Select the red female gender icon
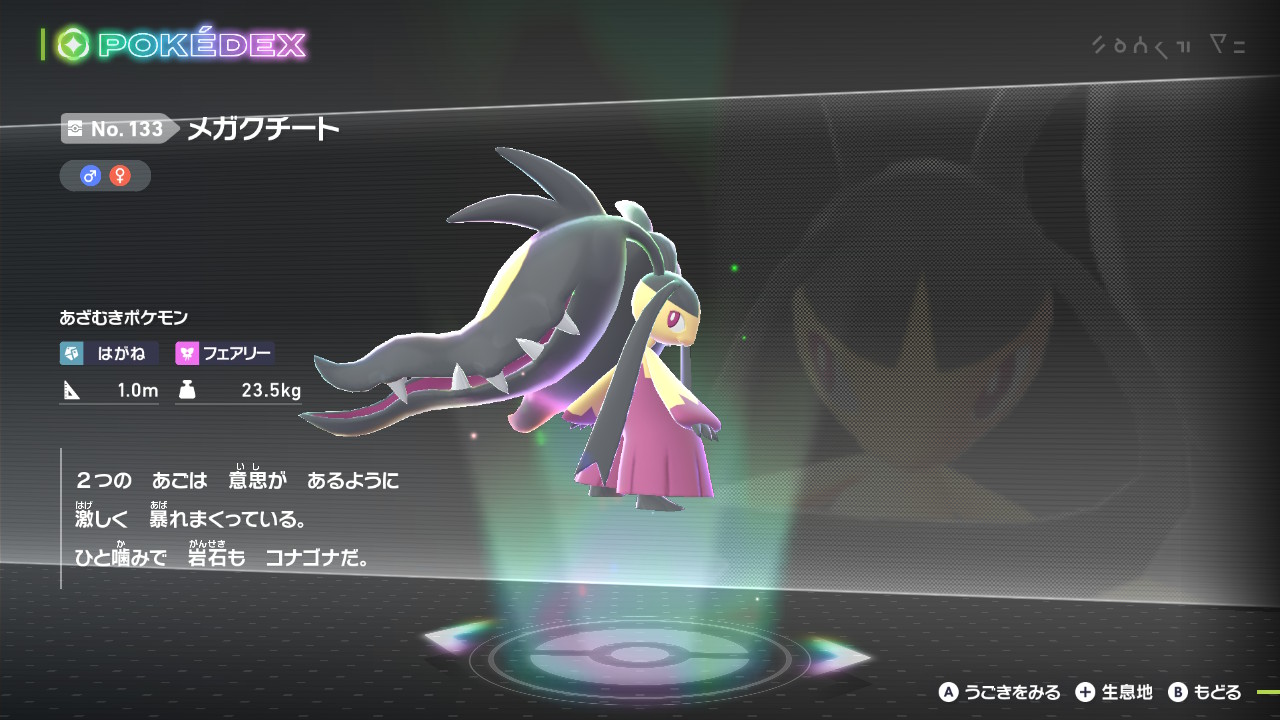1280x720 pixels. click(120, 176)
